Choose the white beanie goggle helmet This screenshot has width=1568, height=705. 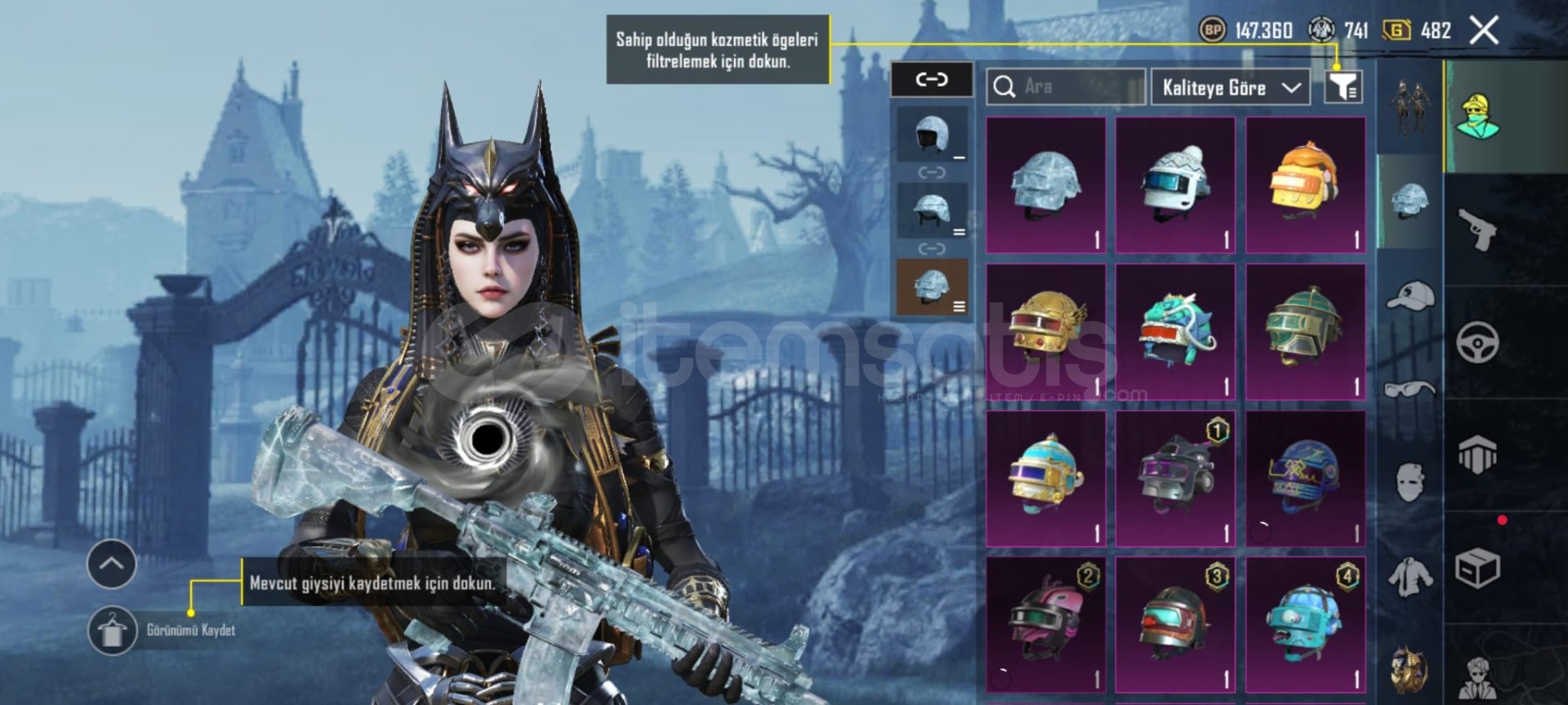[1175, 185]
